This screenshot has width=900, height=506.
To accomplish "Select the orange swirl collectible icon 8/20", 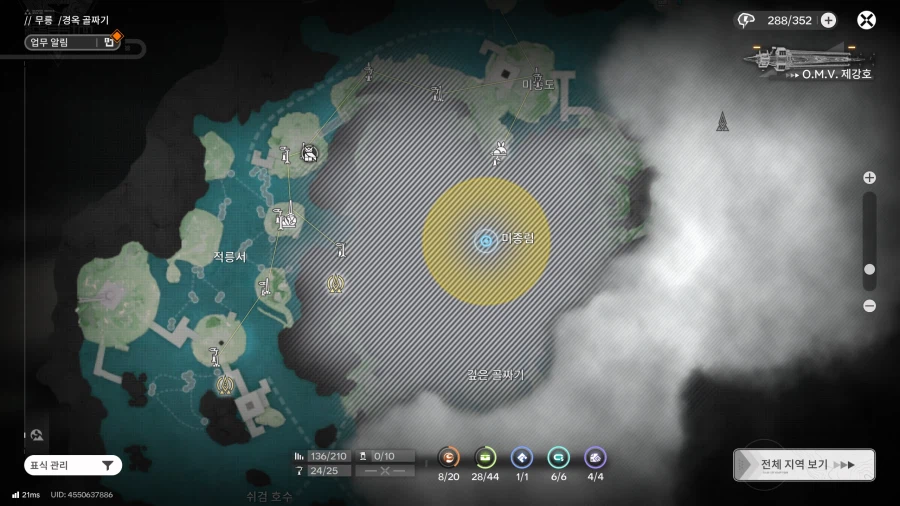I will pos(450,458).
